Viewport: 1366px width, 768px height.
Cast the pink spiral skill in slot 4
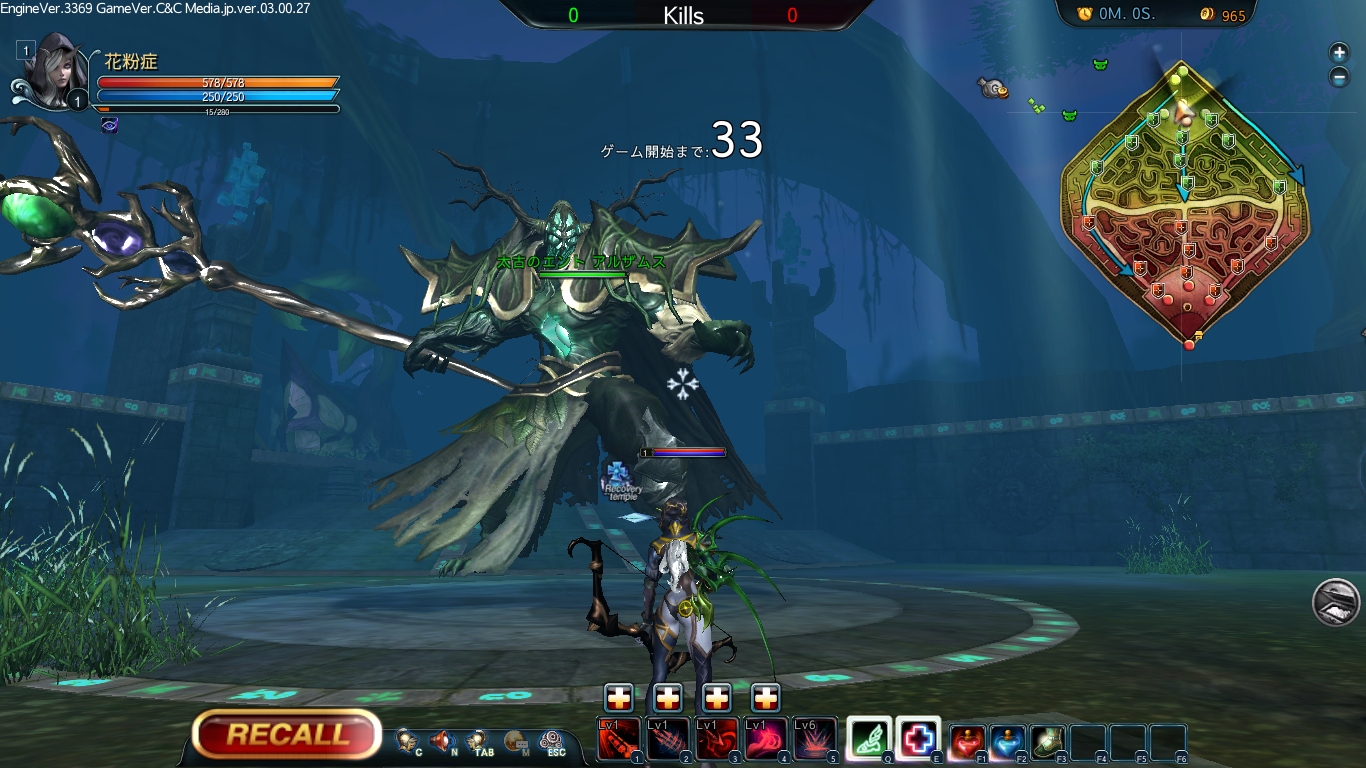[765, 738]
